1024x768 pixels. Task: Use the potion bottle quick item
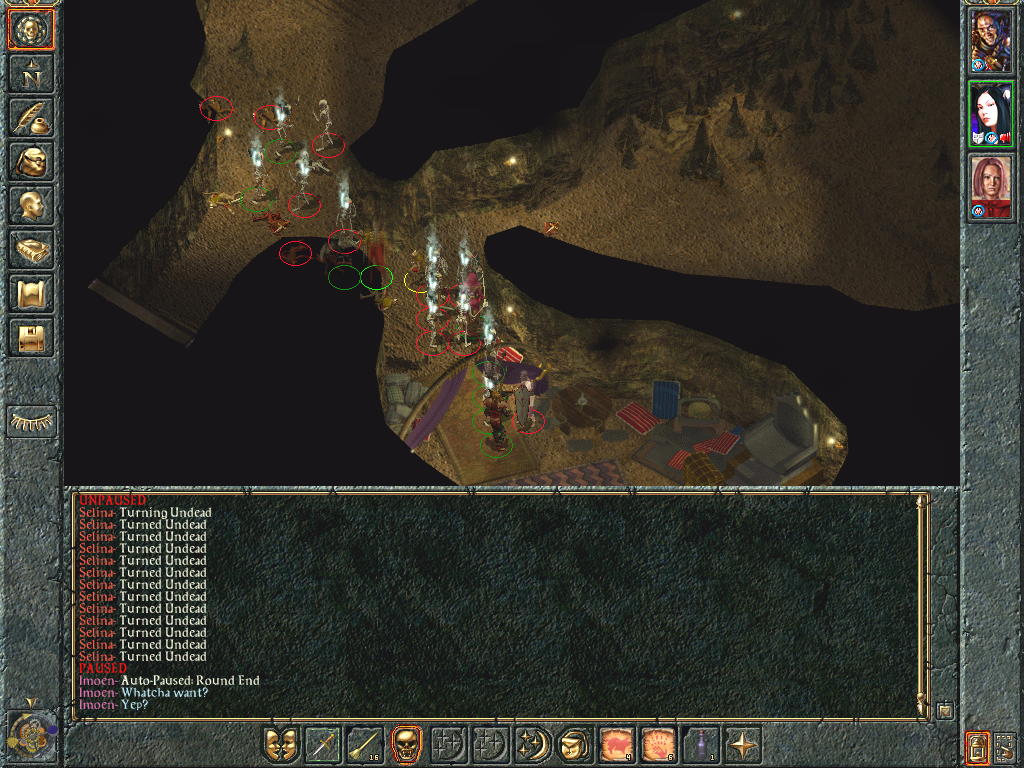[701, 745]
